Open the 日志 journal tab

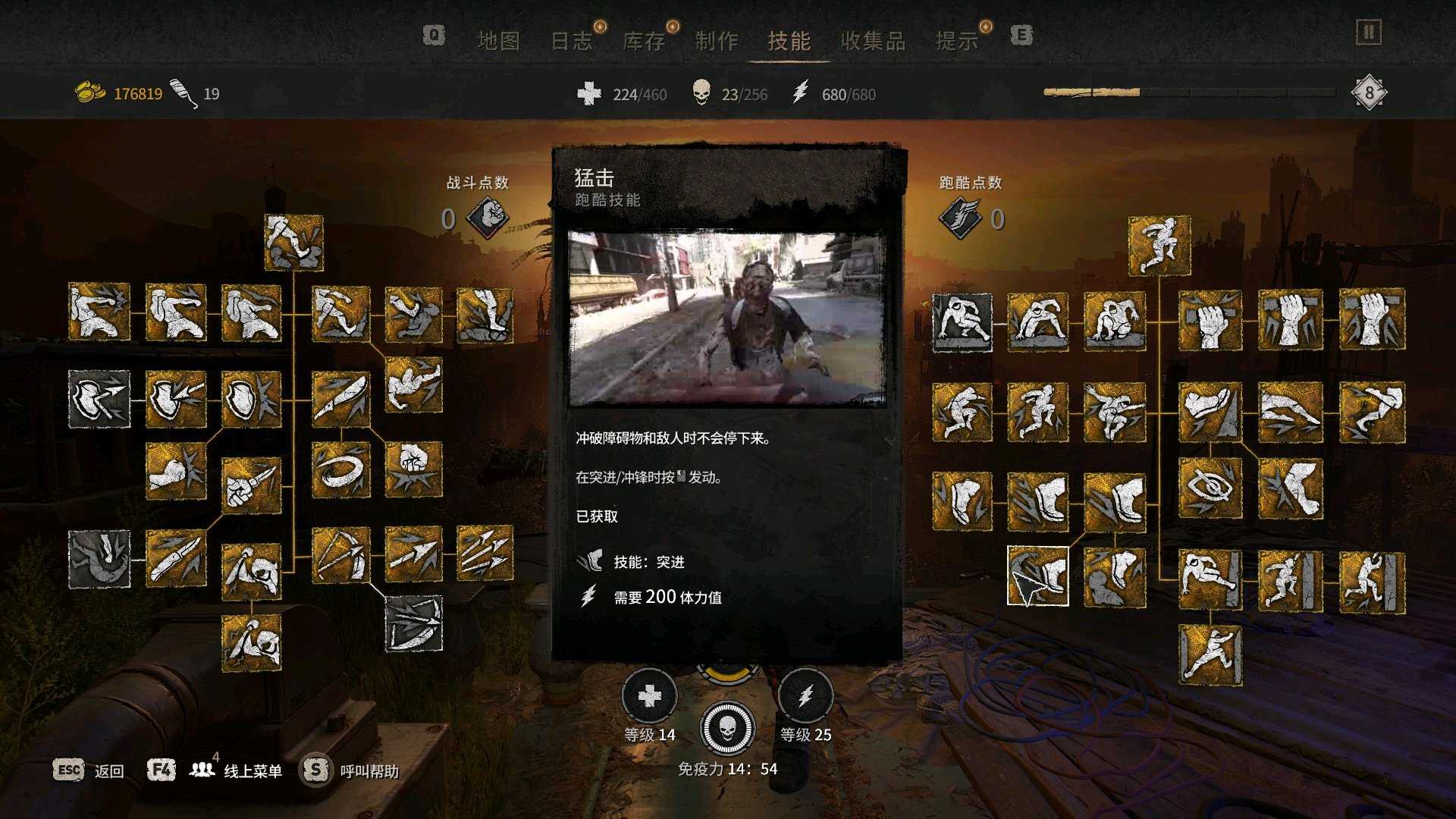(571, 41)
